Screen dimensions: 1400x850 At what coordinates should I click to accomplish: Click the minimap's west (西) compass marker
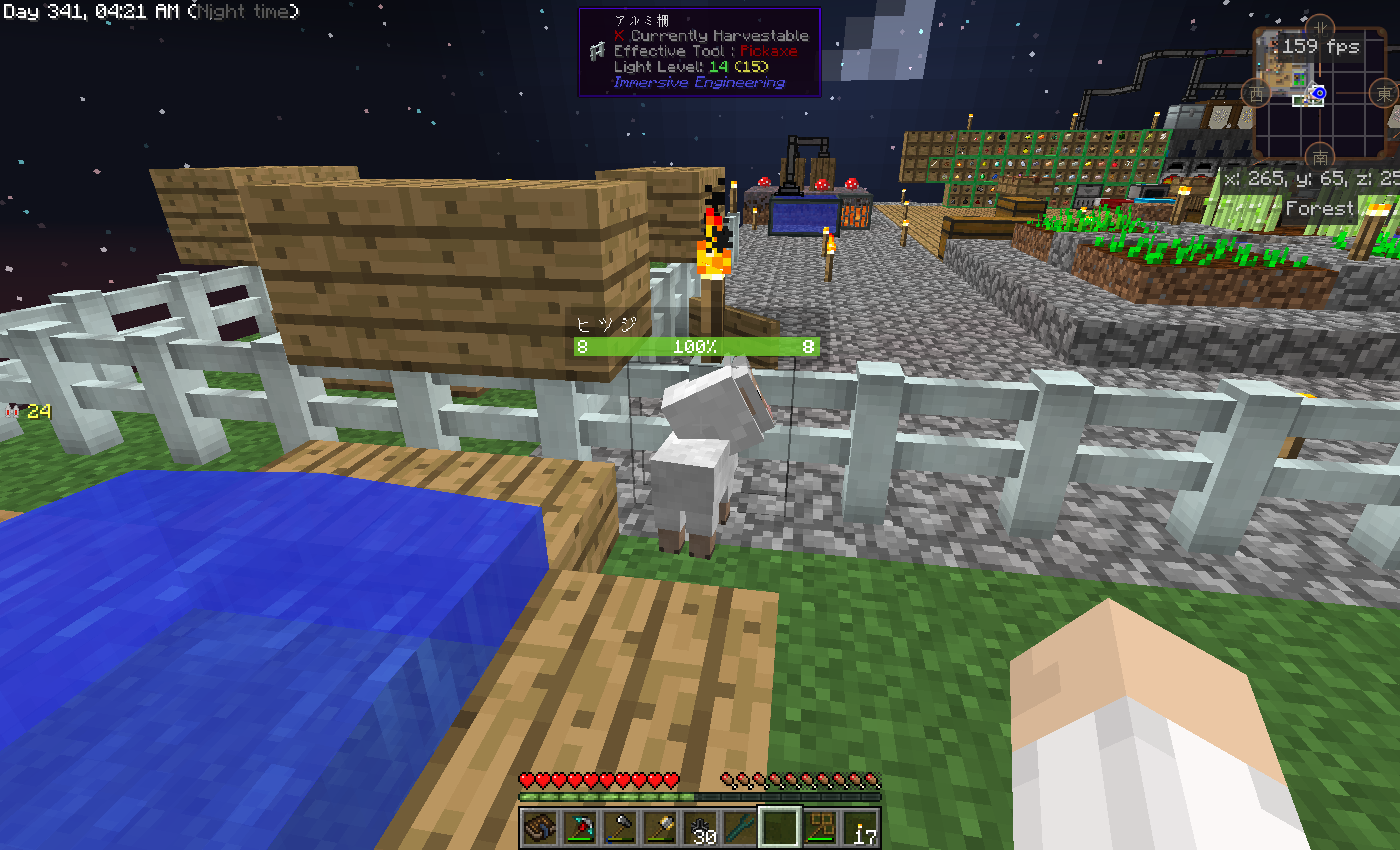(1255, 94)
